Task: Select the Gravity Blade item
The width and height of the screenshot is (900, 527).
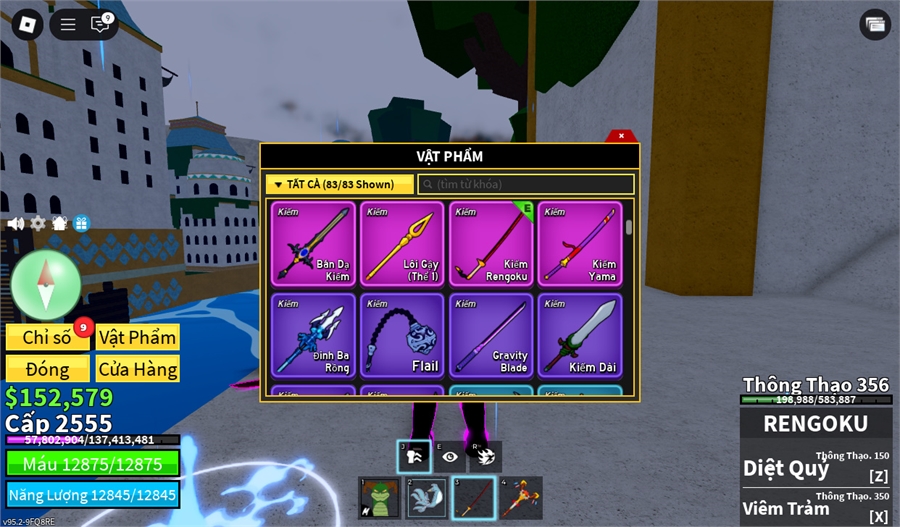Action: (491, 335)
